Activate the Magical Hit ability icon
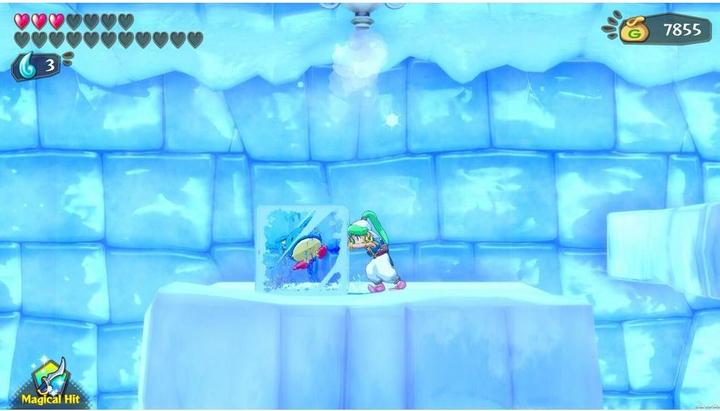Screen dimensions: 720x411 [47, 379]
